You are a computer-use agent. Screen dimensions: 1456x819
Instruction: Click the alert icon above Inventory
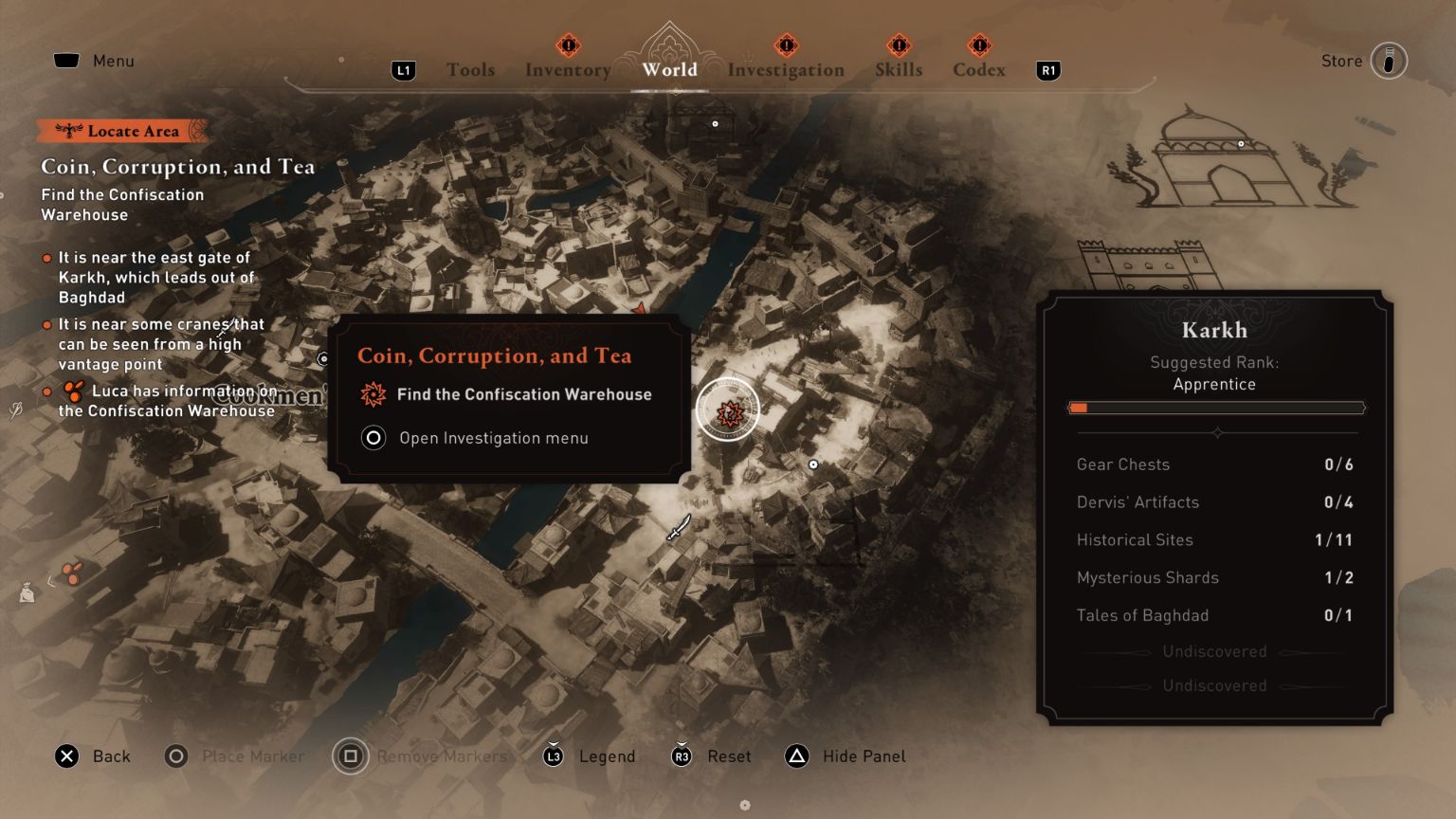(566, 44)
